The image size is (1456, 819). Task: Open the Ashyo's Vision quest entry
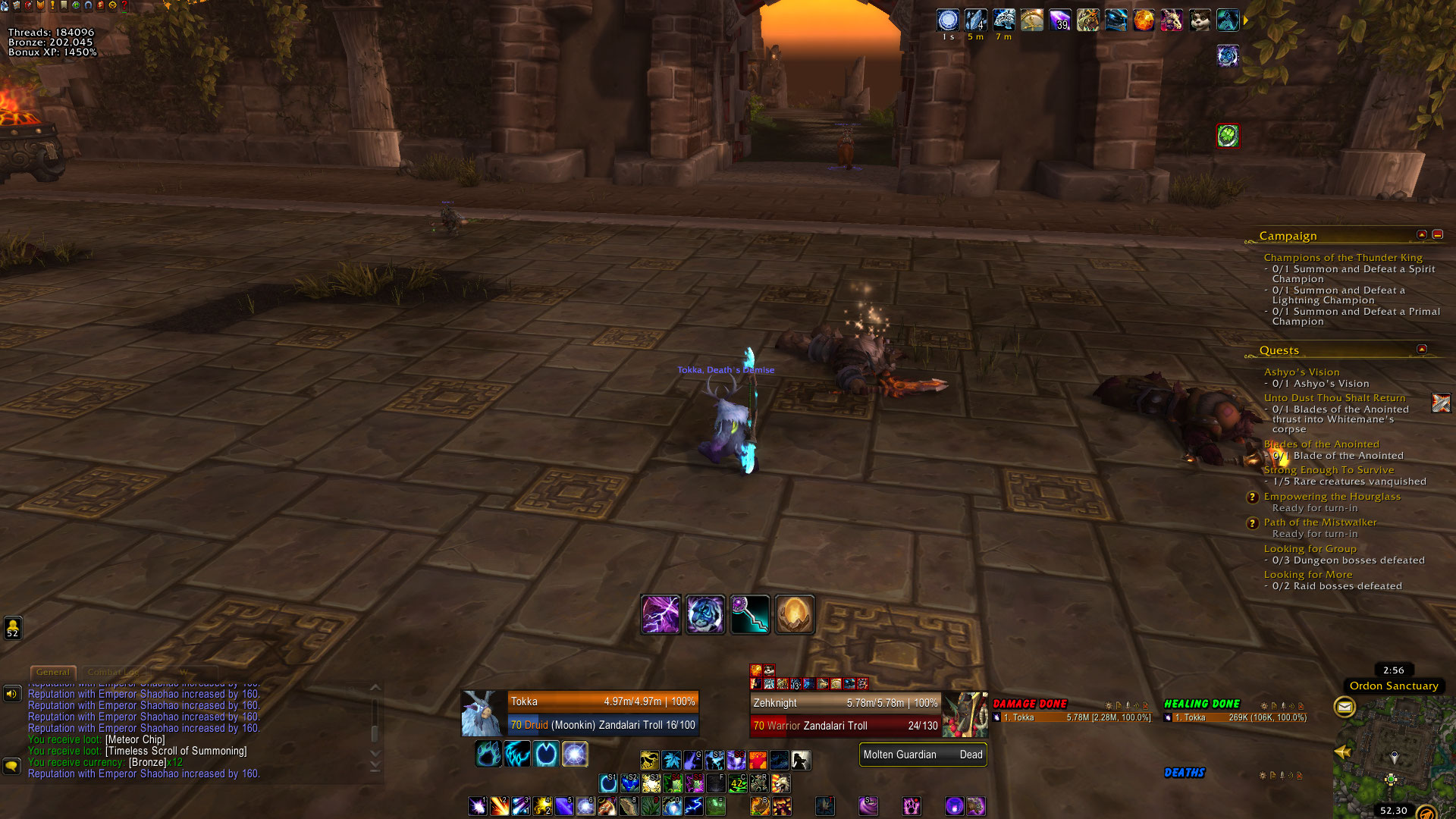tap(1301, 372)
